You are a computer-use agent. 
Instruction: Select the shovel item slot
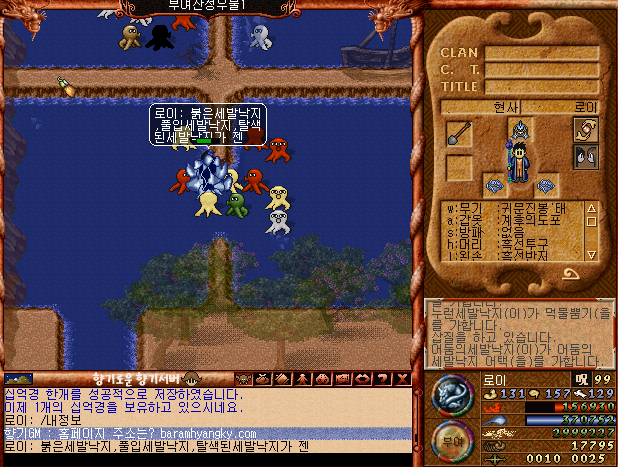[x=459, y=133]
